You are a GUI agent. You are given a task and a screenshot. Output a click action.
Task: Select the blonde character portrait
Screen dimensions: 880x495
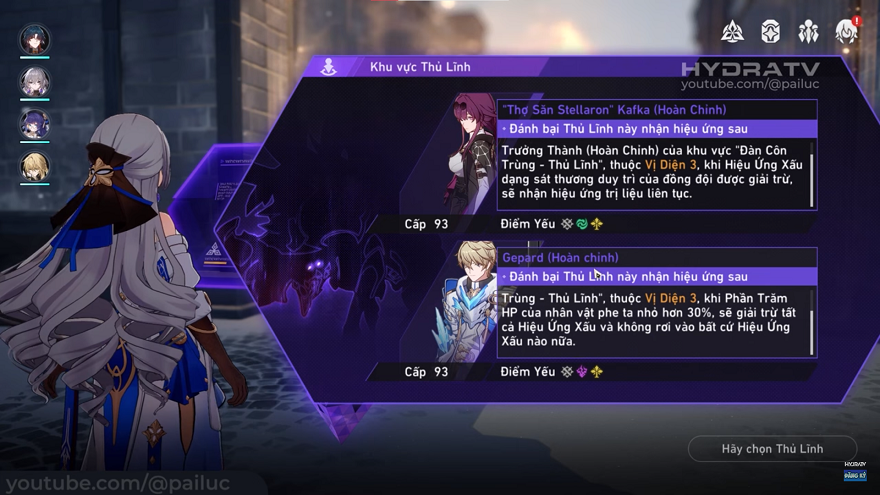tap(35, 166)
